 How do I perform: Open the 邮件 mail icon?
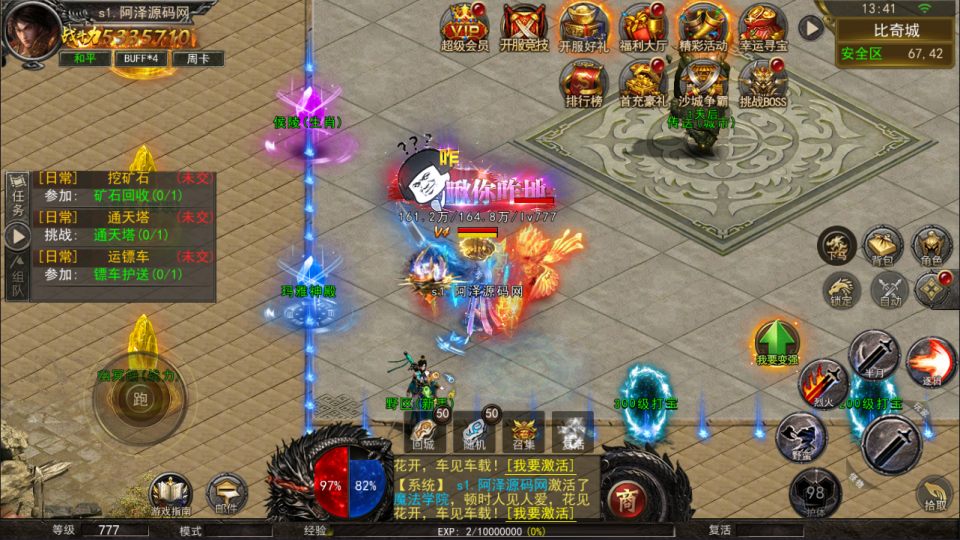coord(226,493)
